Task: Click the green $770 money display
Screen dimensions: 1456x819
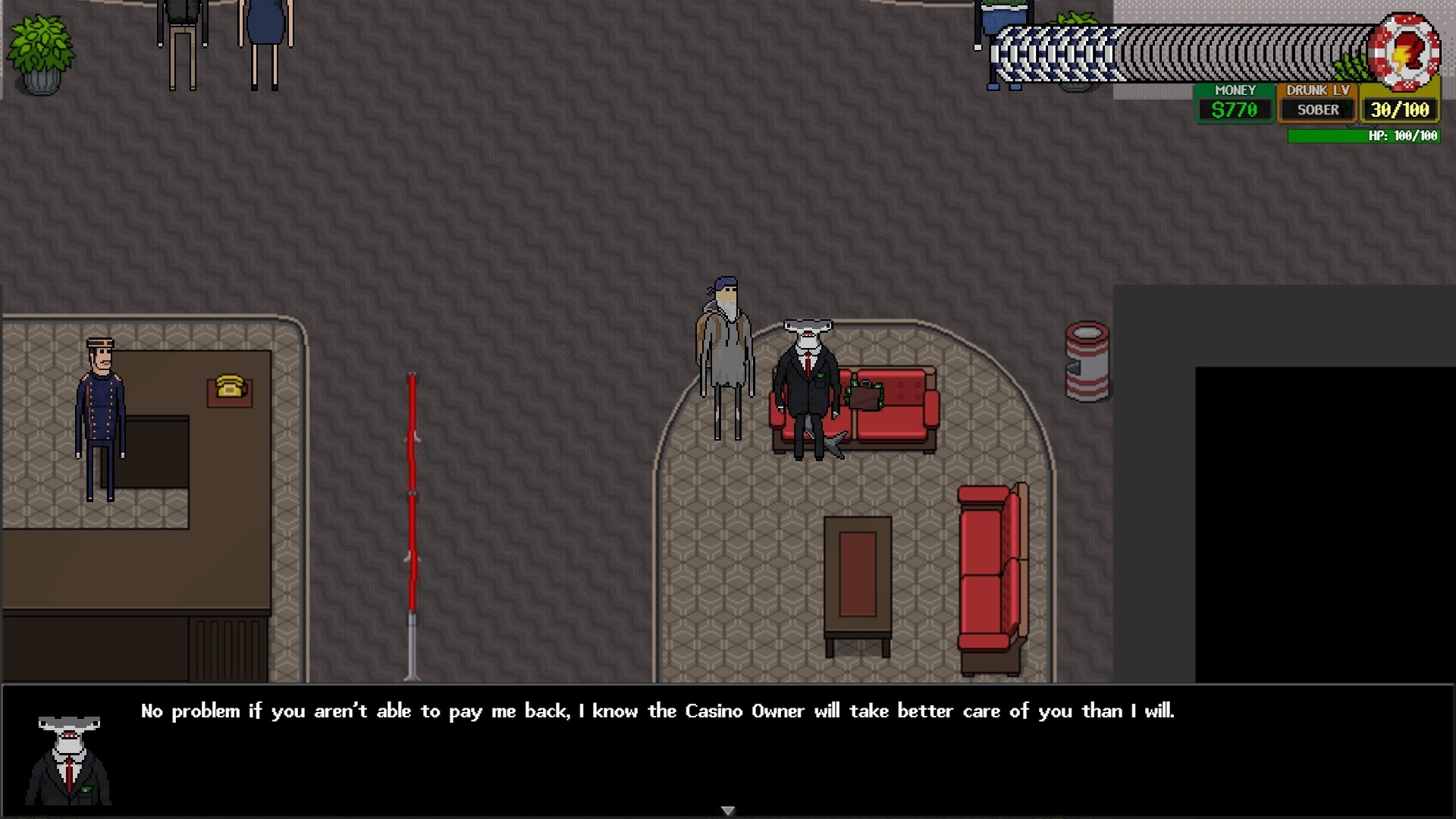Action: (x=1235, y=109)
